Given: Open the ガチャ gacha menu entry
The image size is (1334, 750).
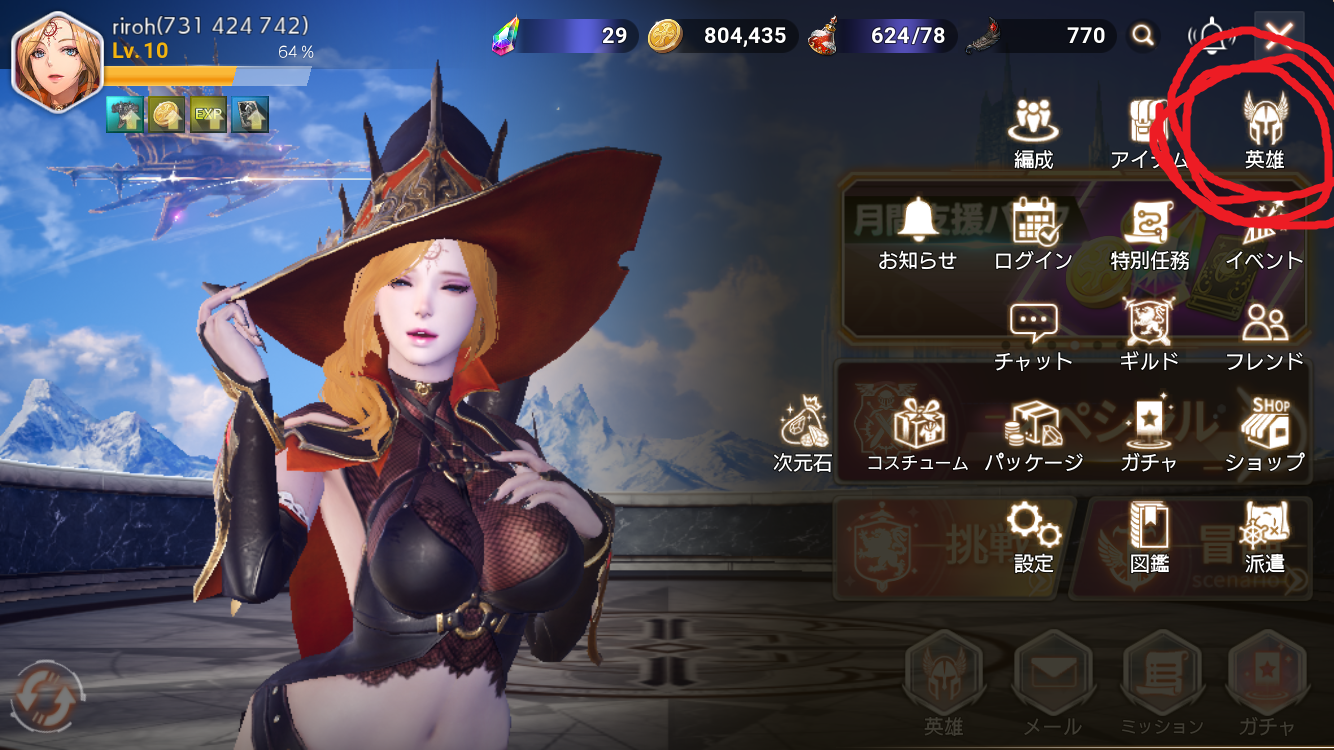Looking at the screenshot, I should (x=1149, y=435).
